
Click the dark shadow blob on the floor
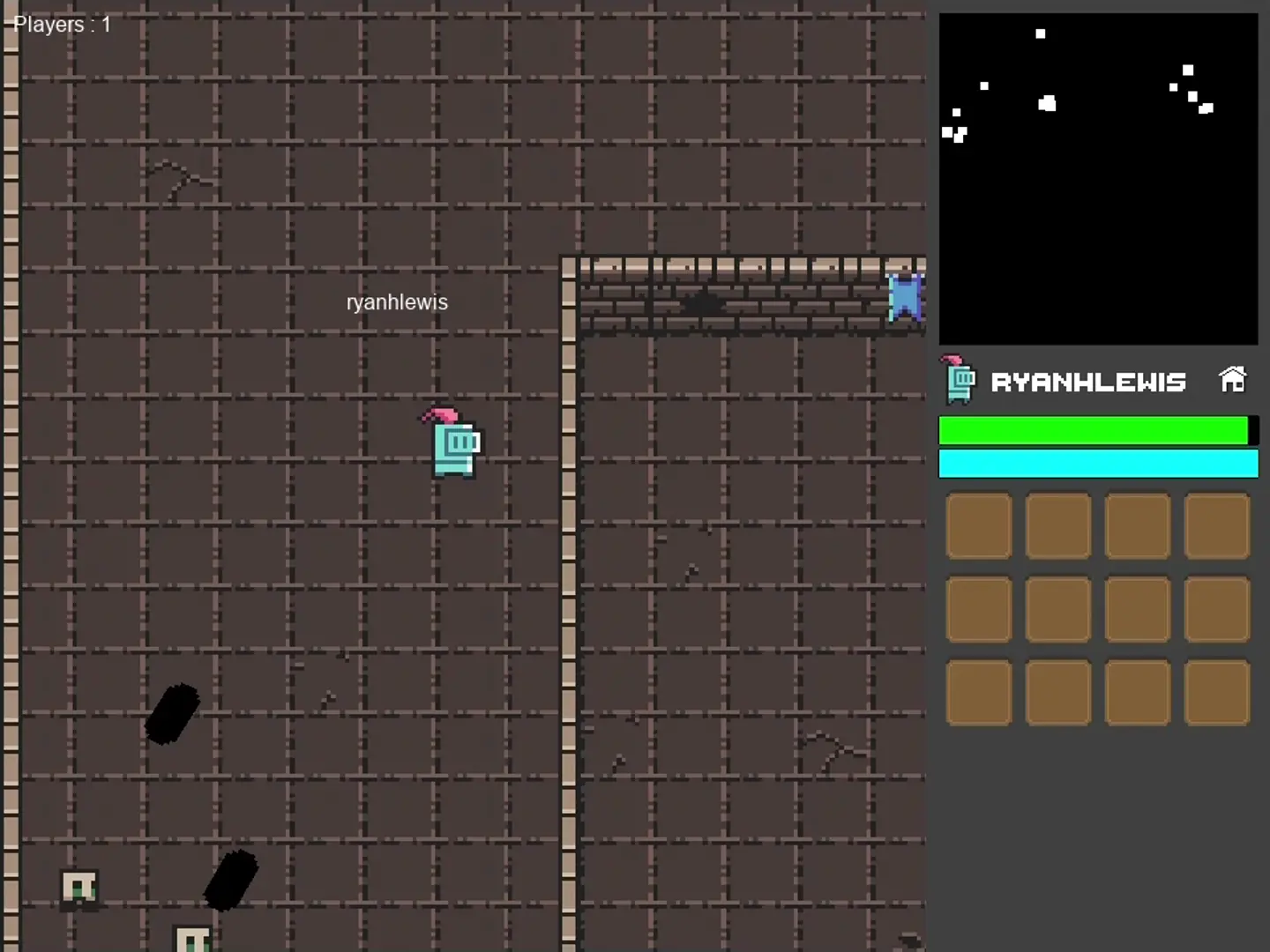[173, 714]
